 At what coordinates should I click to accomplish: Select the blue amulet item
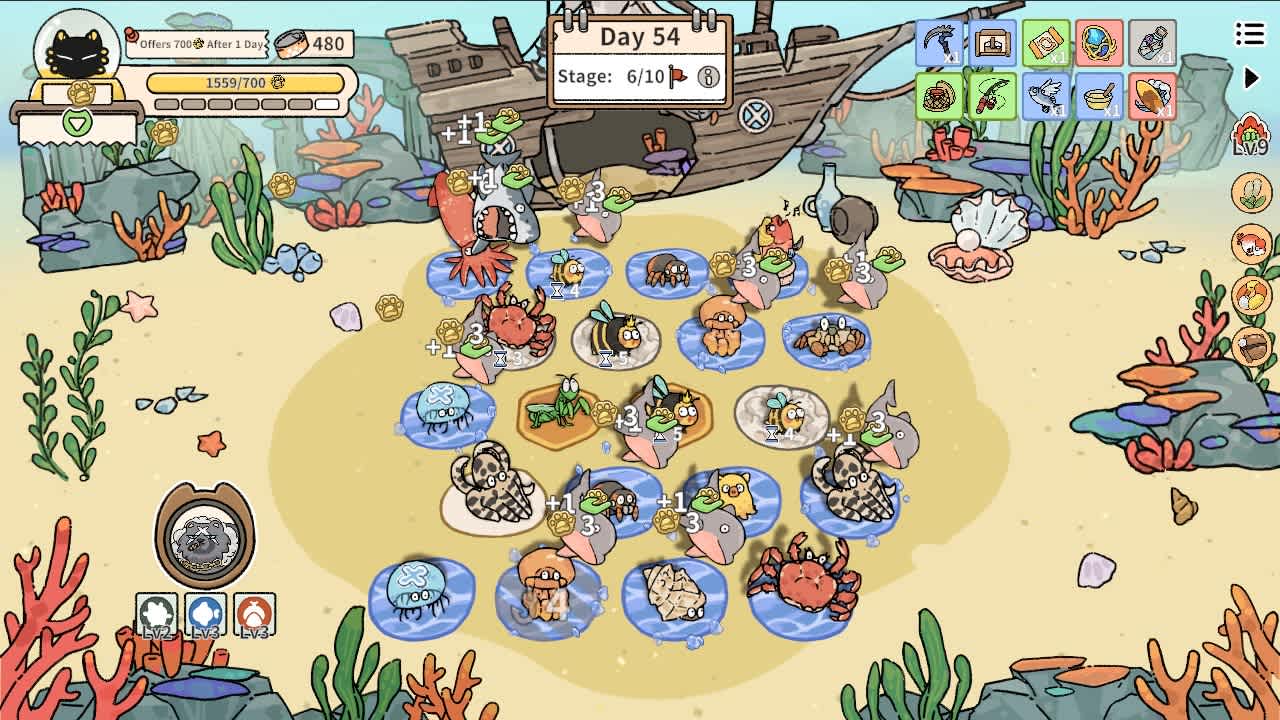pyautogui.click(x=1099, y=44)
